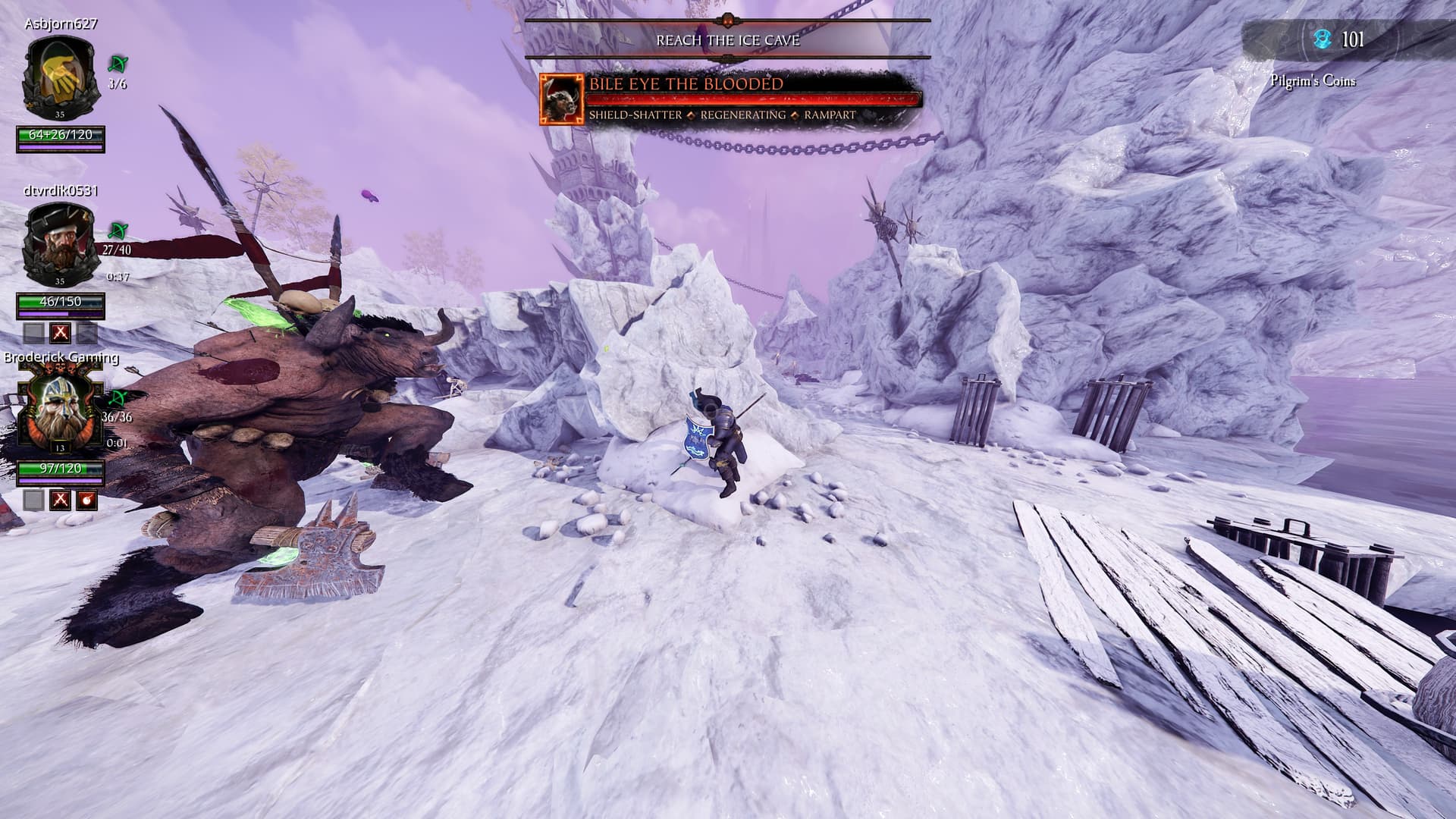Click the Bile Eye the Blooded boss portrait
The height and width of the screenshot is (819, 1456).
click(562, 99)
